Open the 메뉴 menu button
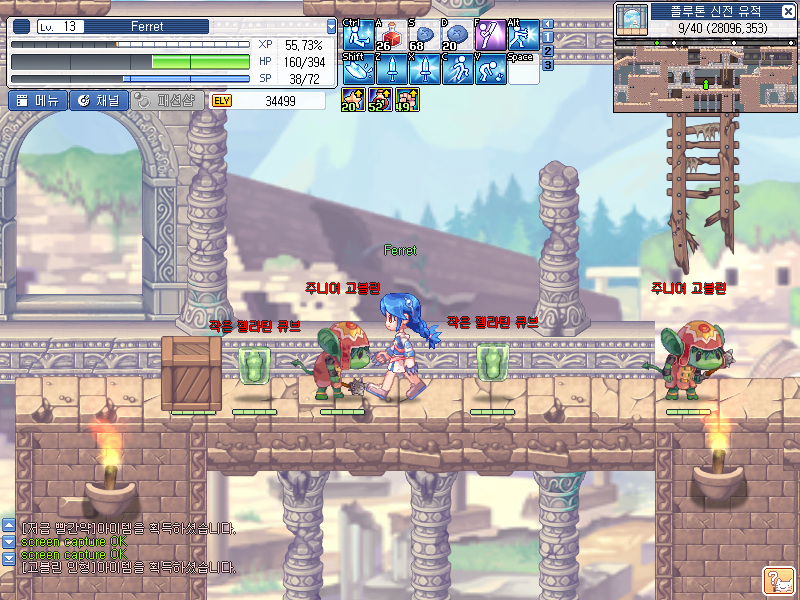The height and width of the screenshot is (600, 800). (x=38, y=100)
